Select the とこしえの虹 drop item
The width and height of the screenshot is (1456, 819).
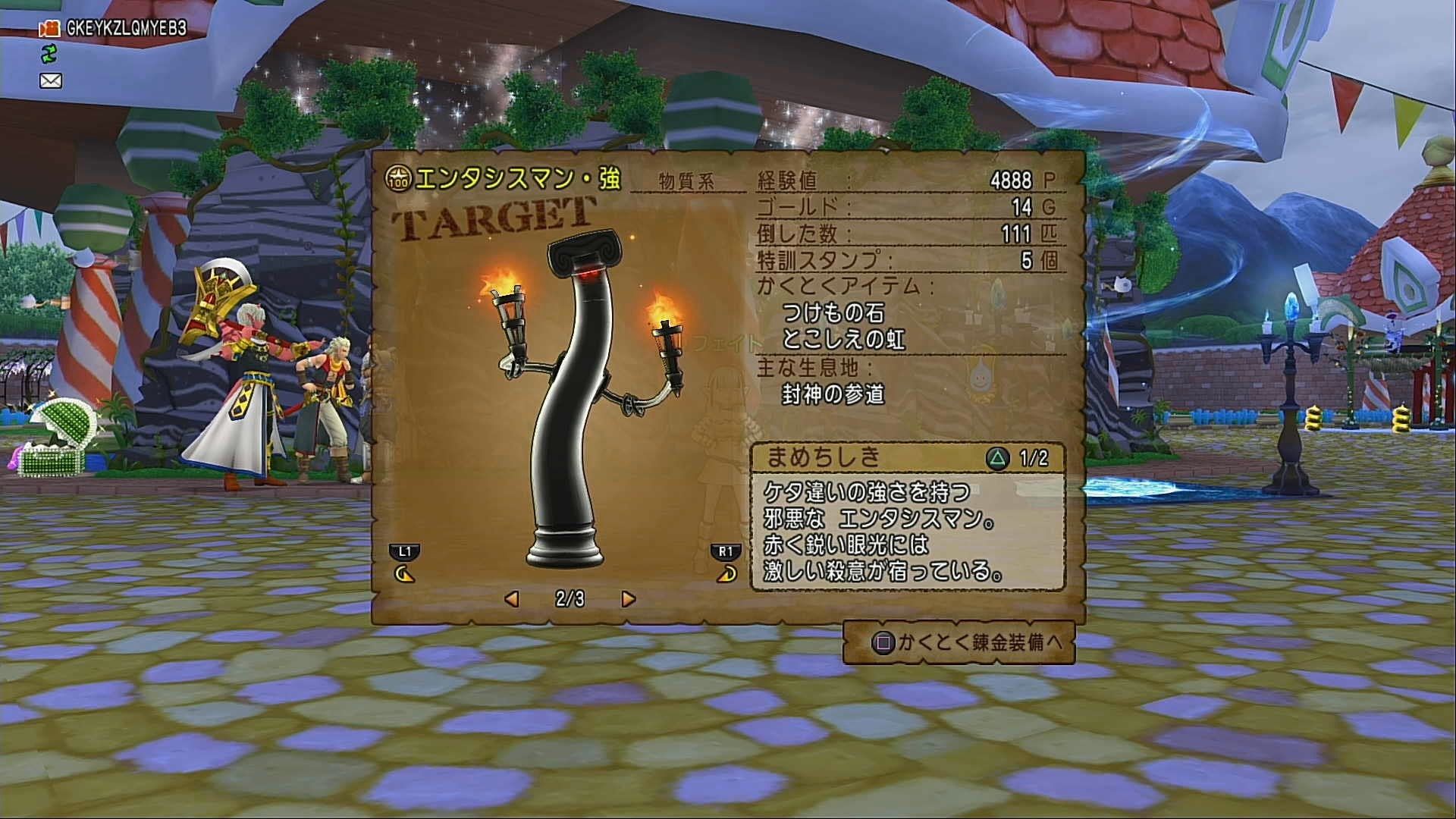[843, 339]
